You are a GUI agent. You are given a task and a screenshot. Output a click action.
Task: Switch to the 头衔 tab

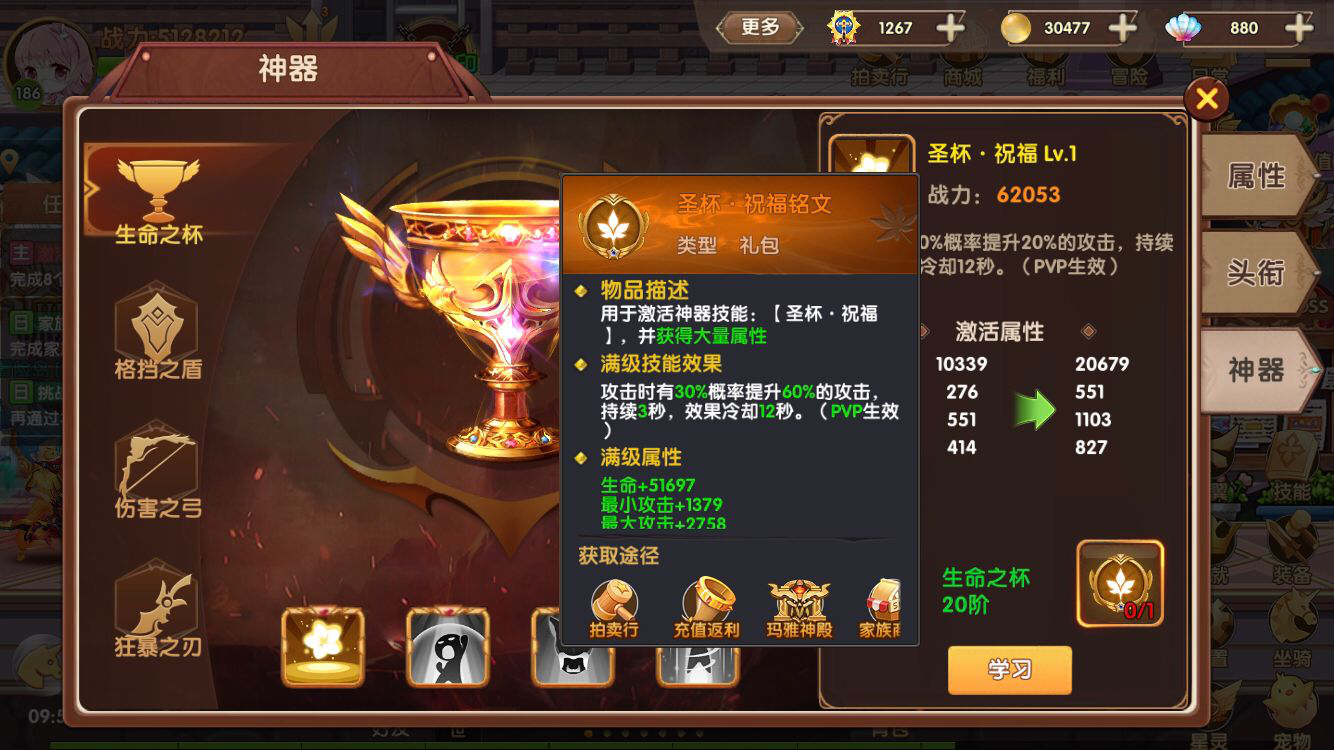click(x=1256, y=272)
